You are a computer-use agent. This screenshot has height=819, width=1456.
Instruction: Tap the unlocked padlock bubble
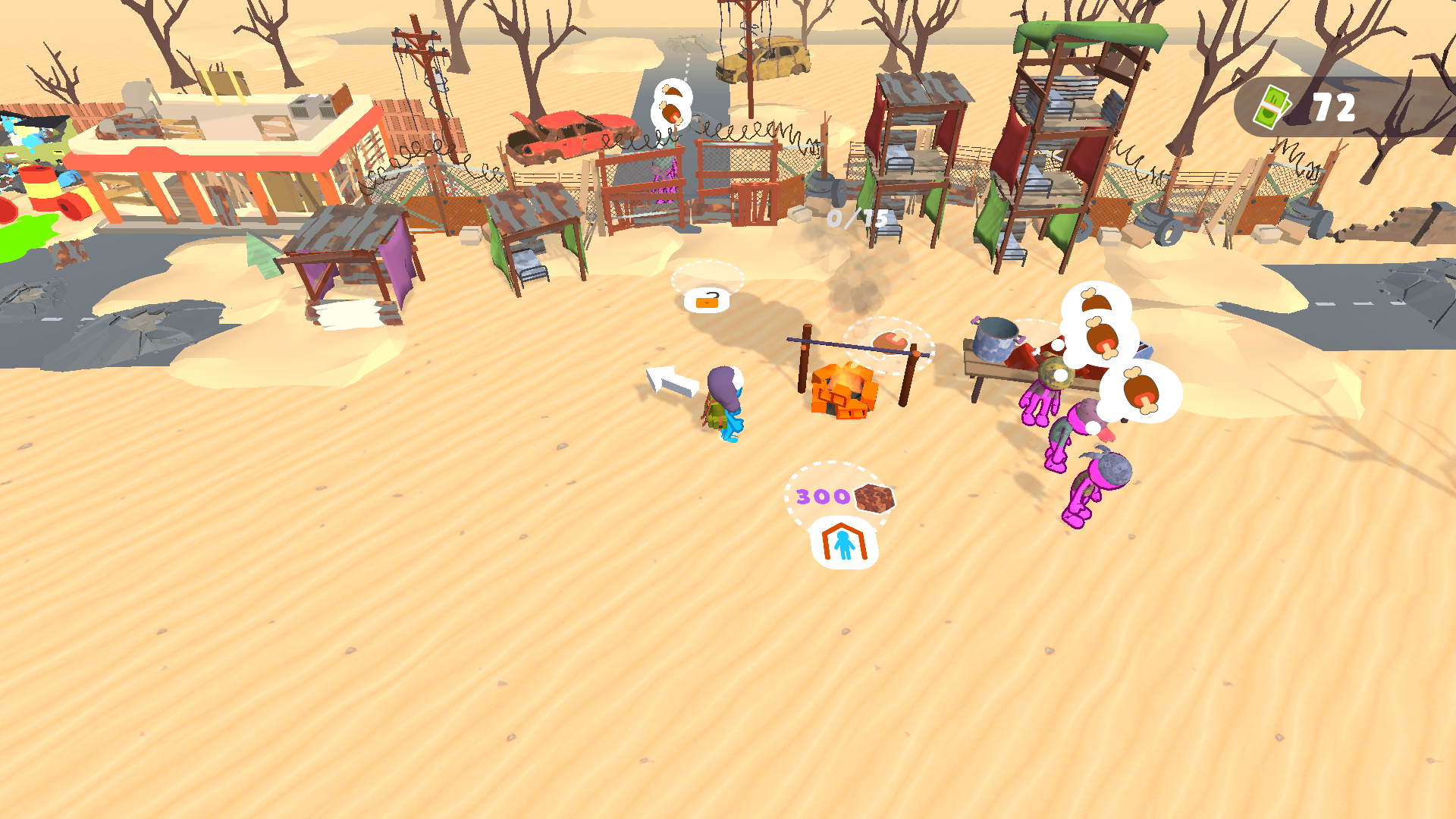pos(705,300)
